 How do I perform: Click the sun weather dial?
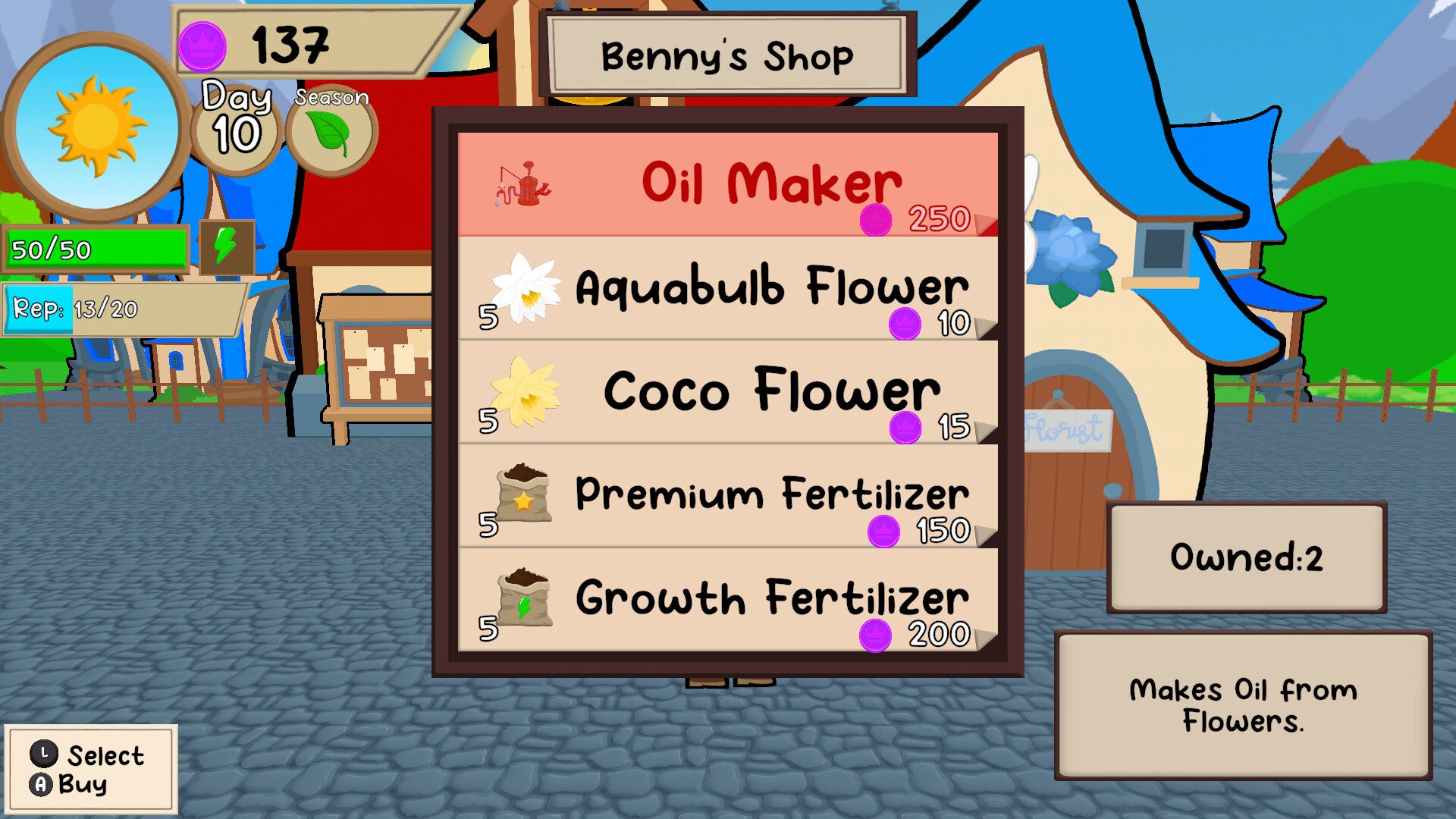tap(96, 127)
